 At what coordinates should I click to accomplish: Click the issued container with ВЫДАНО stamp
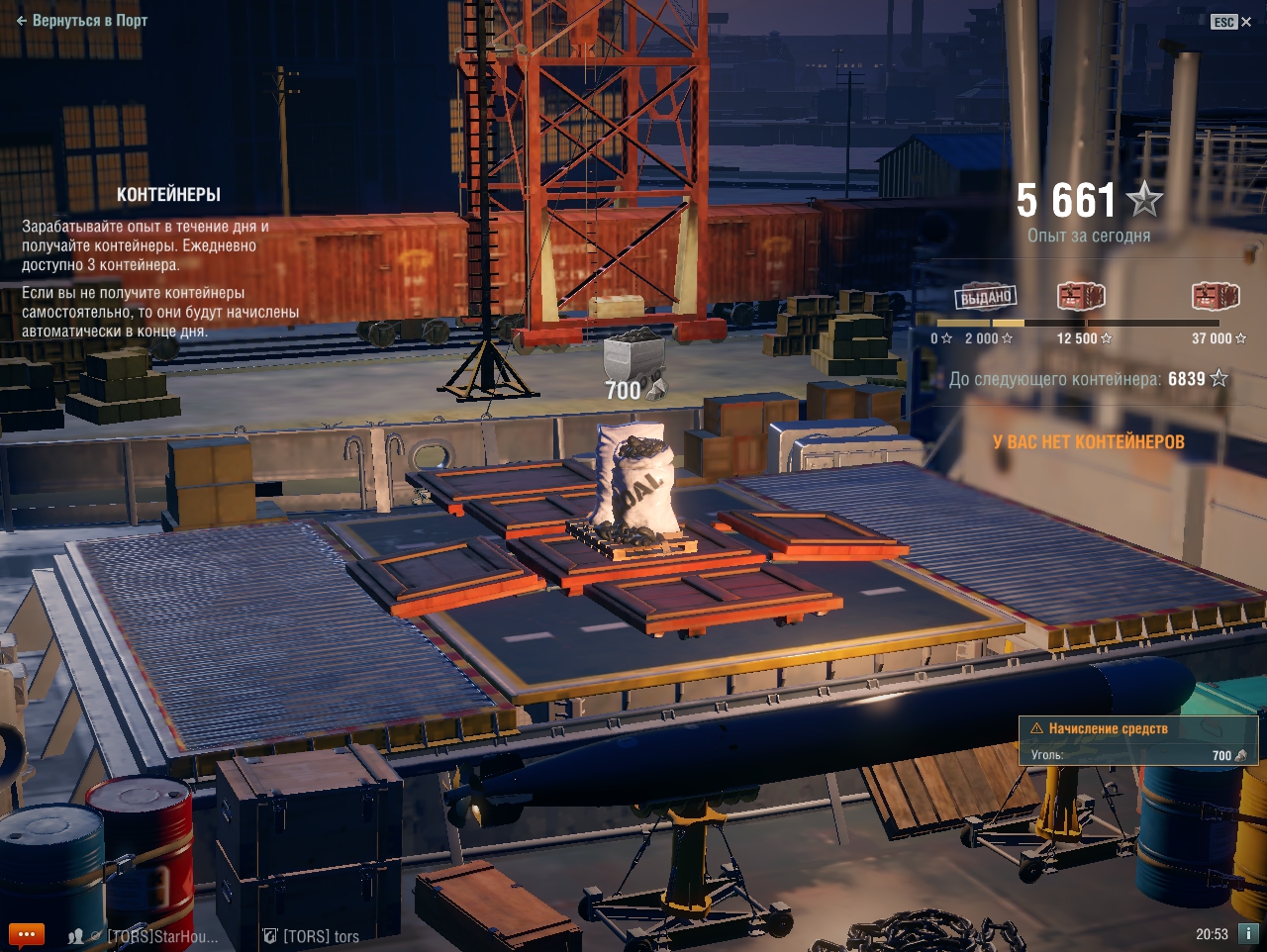click(986, 296)
